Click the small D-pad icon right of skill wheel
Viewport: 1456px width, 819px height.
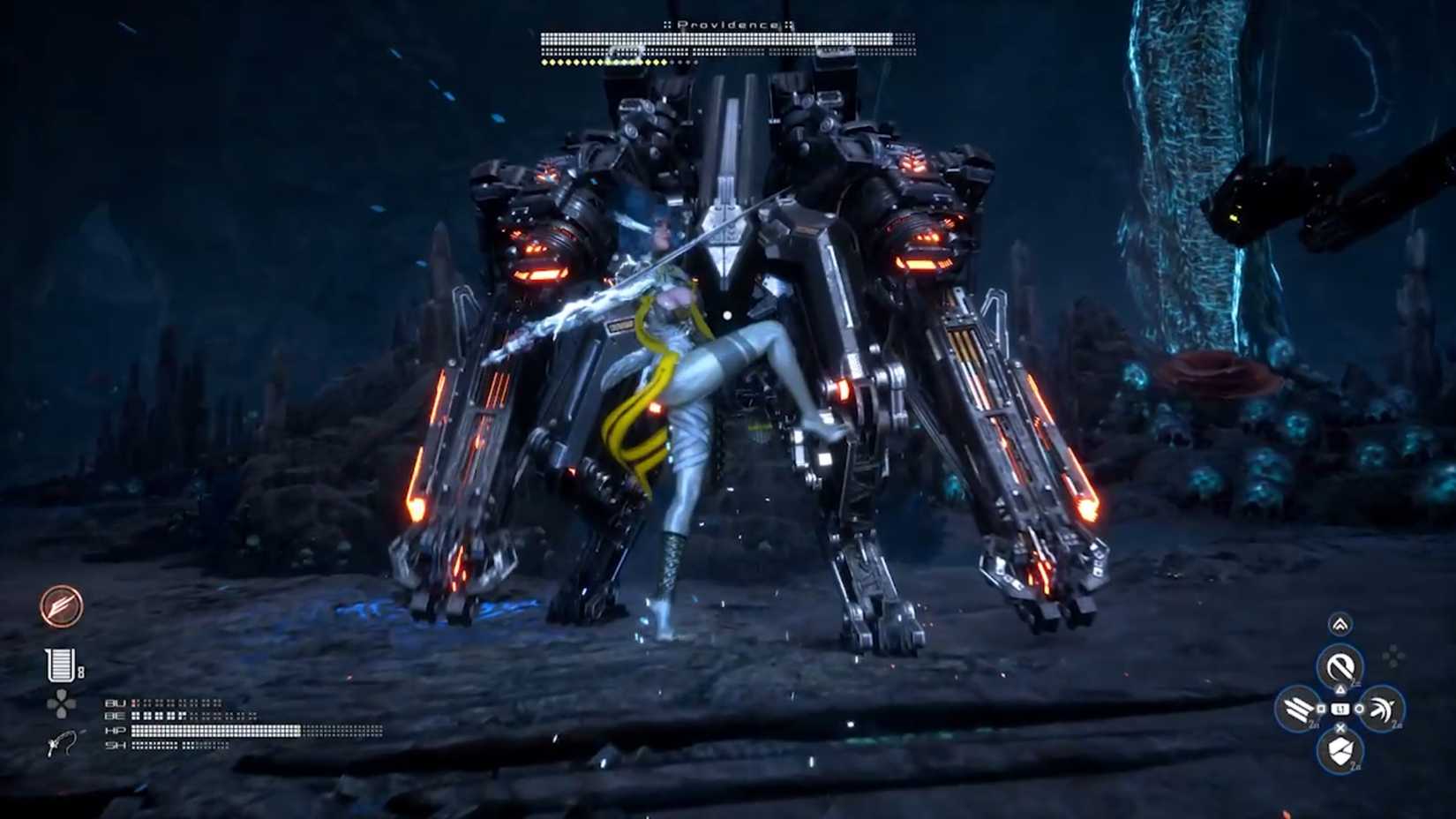point(1392,656)
